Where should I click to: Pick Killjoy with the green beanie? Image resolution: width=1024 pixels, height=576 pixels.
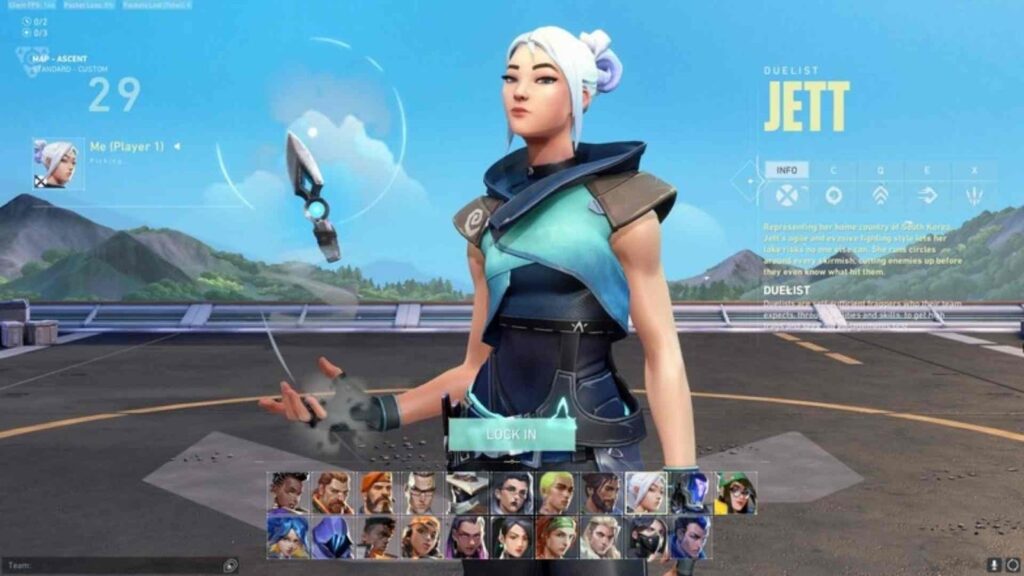coord(735,492)
